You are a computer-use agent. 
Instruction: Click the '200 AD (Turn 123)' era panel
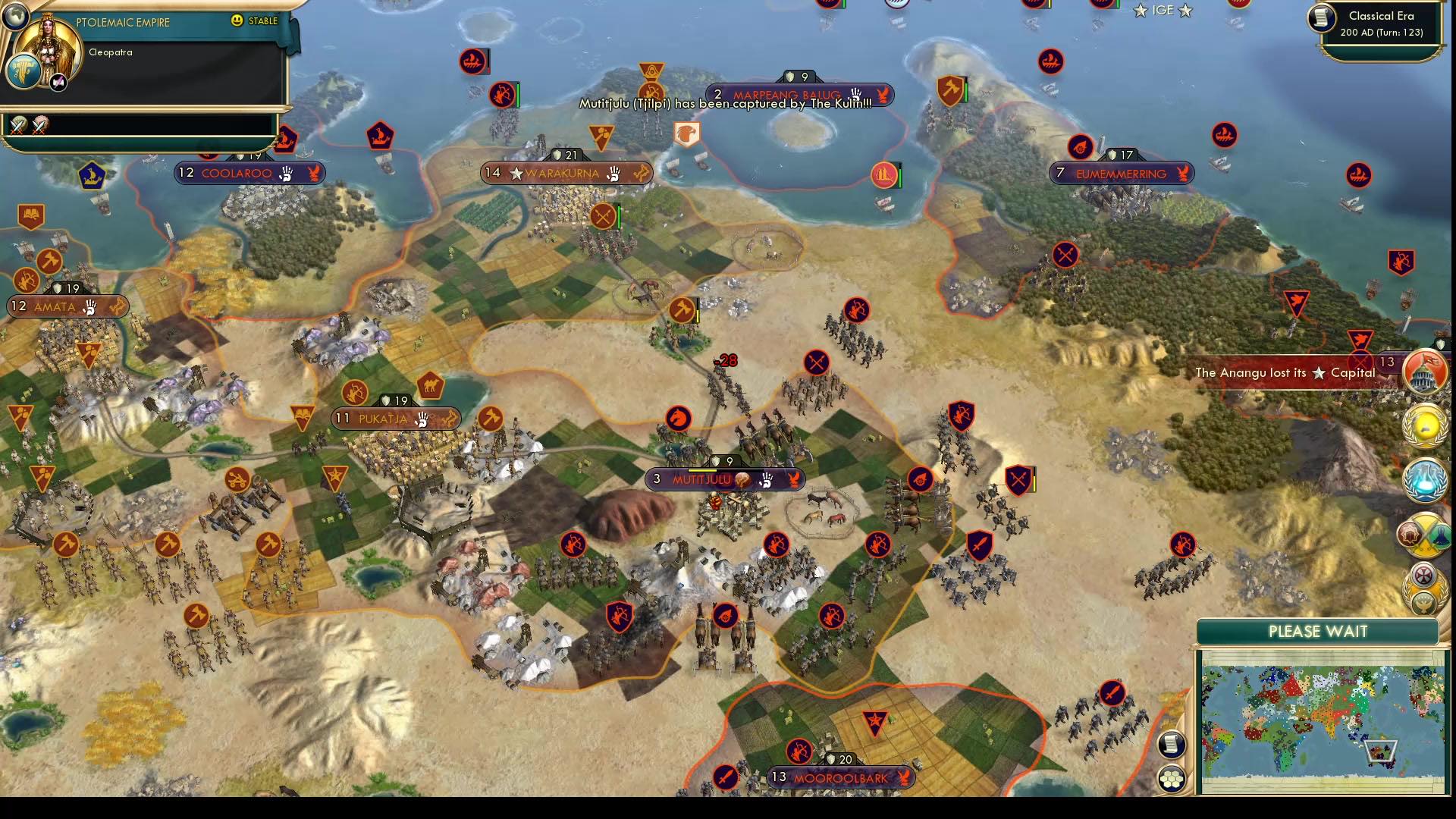[x=1383, y=33]
